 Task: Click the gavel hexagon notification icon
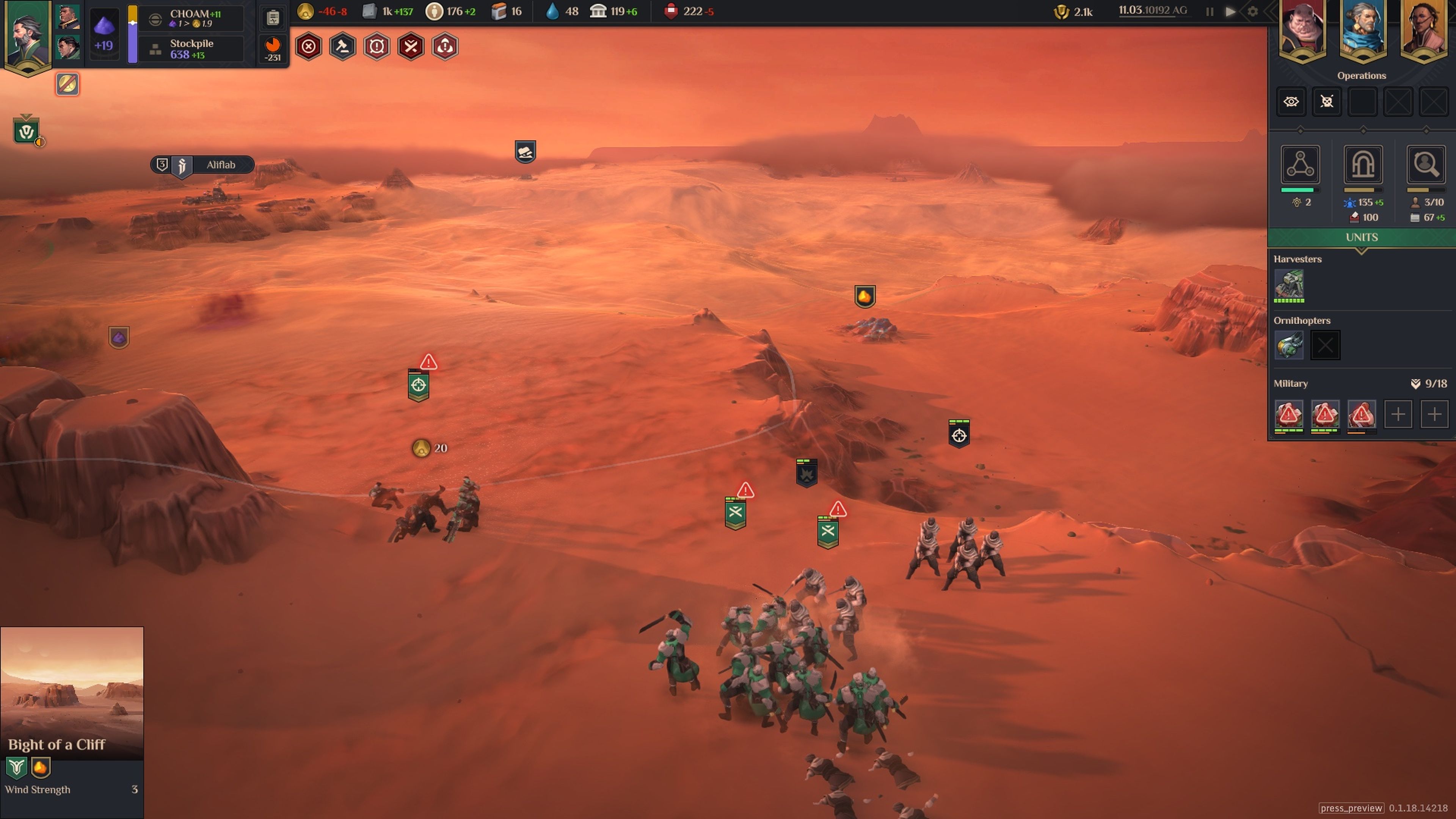[342, 47]
